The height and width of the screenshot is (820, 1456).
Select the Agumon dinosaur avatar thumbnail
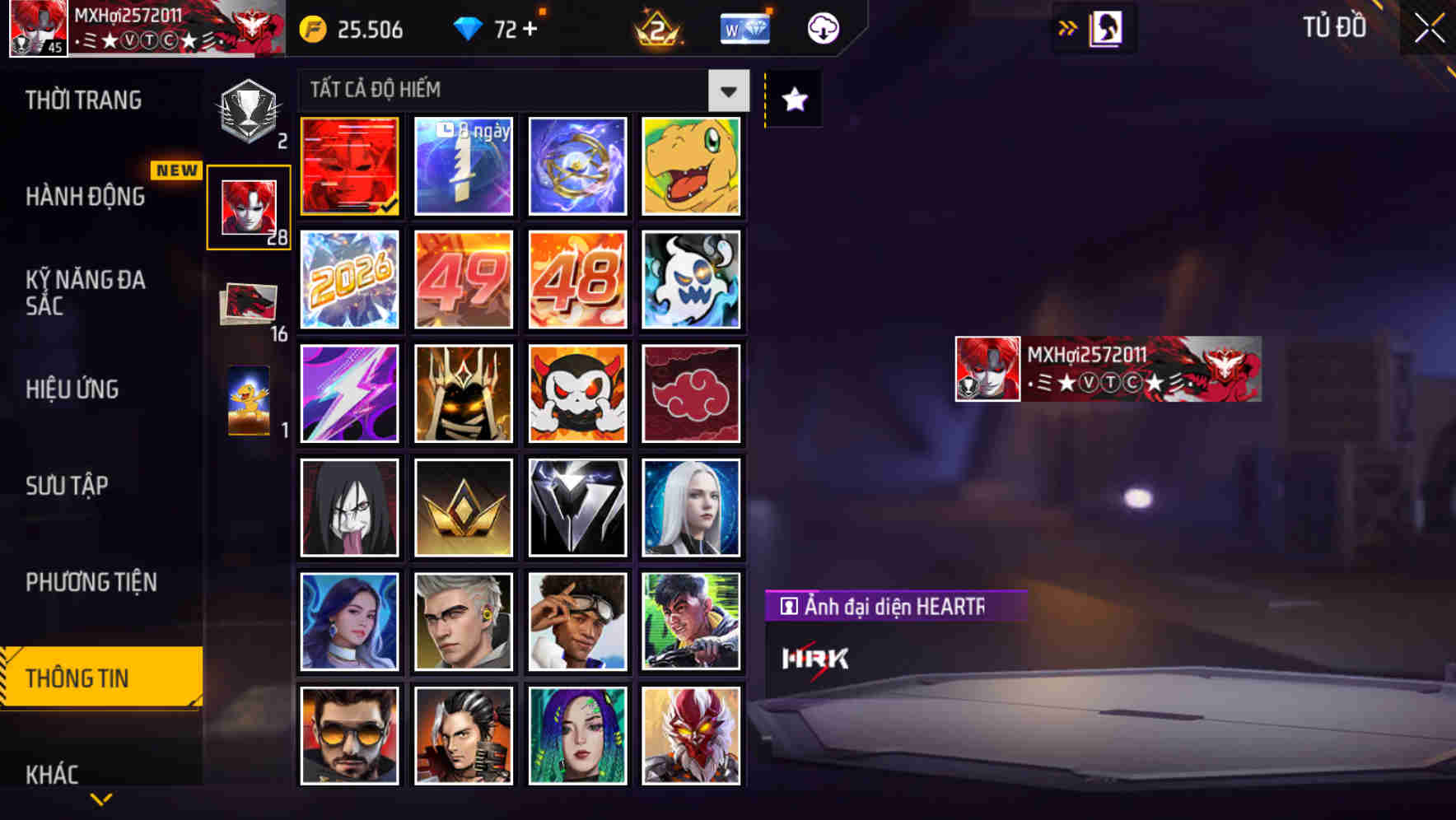[692, 167]
